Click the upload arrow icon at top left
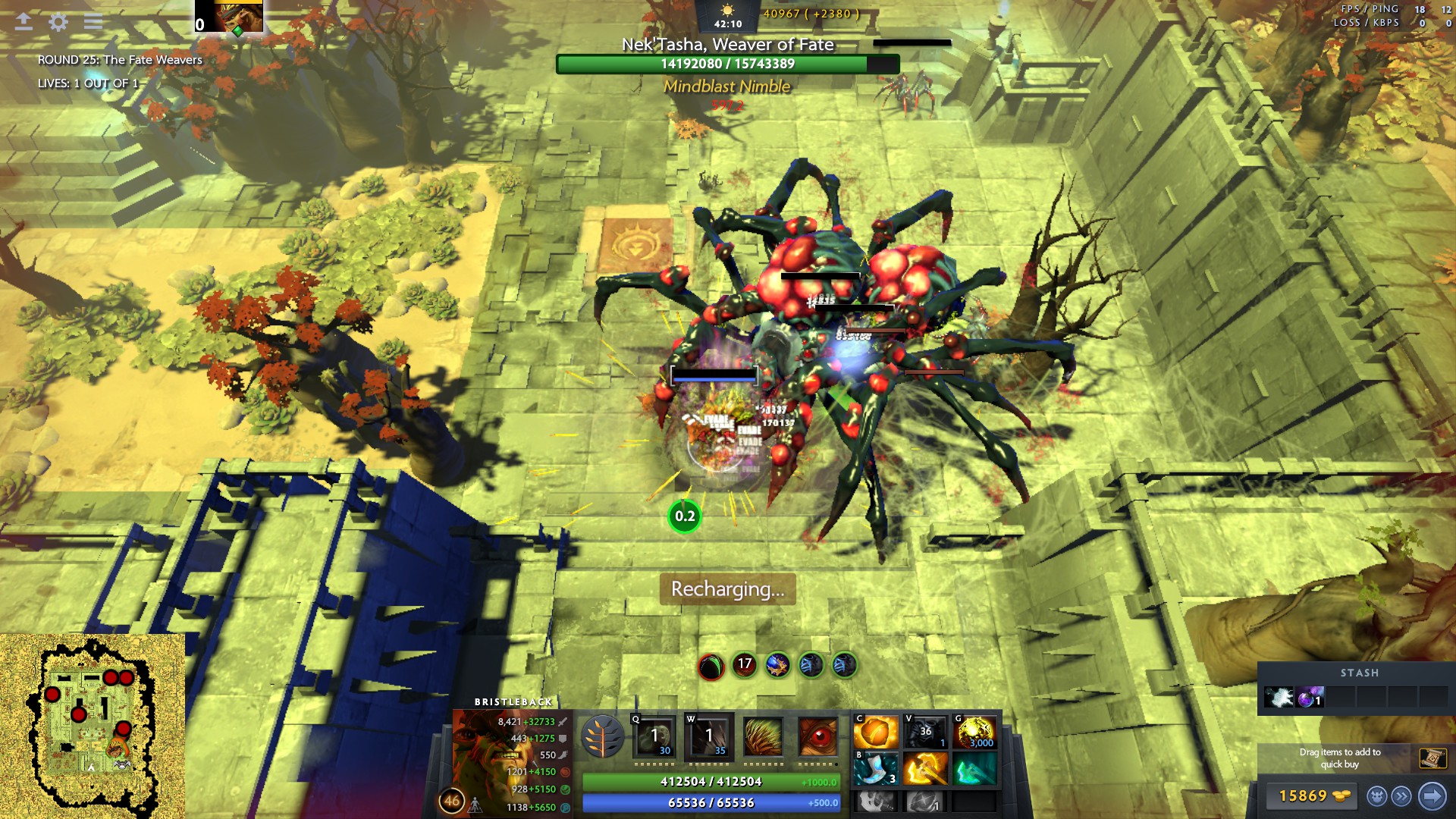The image size is (1456, 819). point(24,22)
